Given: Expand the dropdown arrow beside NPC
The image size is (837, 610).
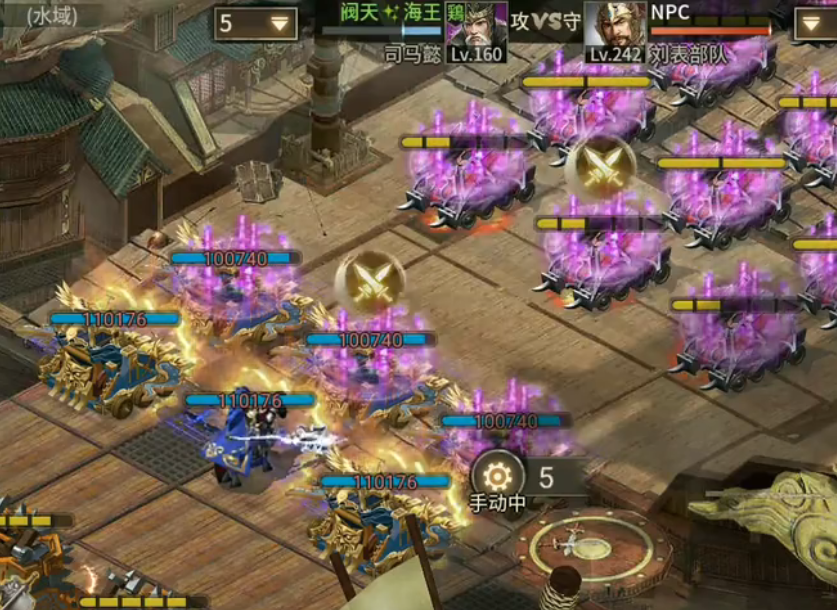Looking at the screenshot, I should click(x=815, y=24).
